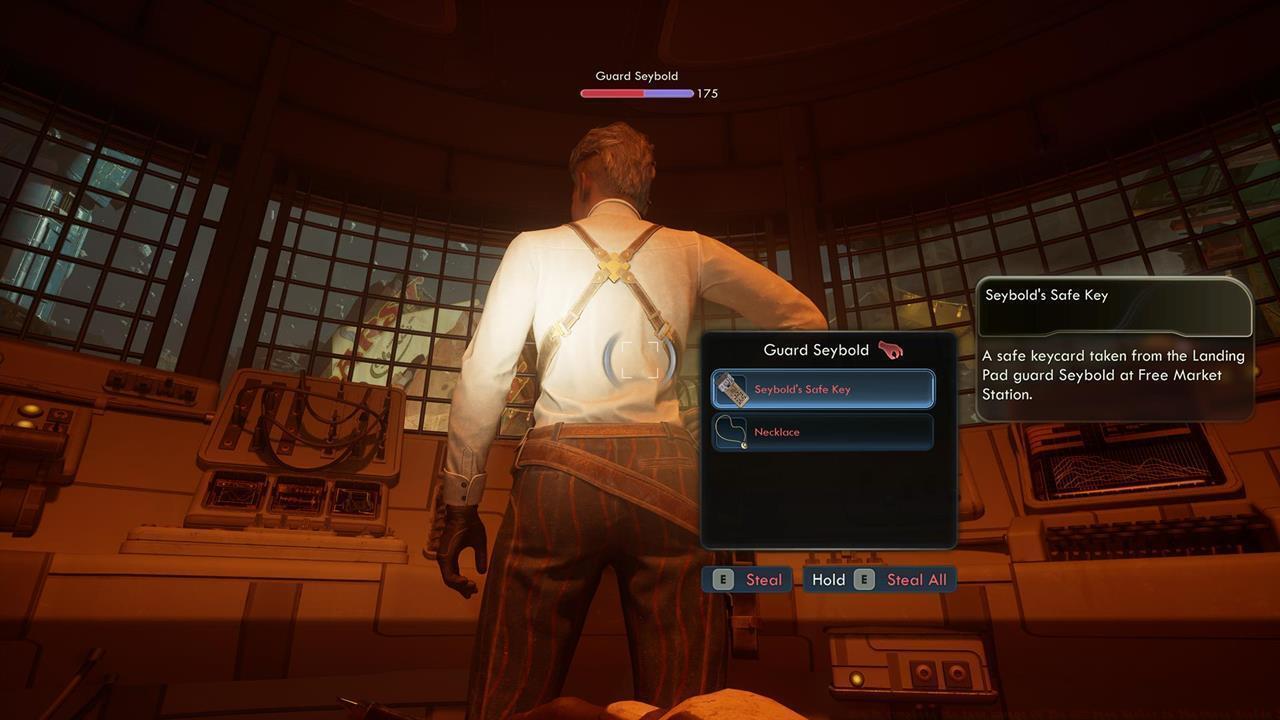Click the pickpocket hand icon beside Guard Seybold
The width and height of the screenshot is (1280, 720).
[x=888, y=349]
